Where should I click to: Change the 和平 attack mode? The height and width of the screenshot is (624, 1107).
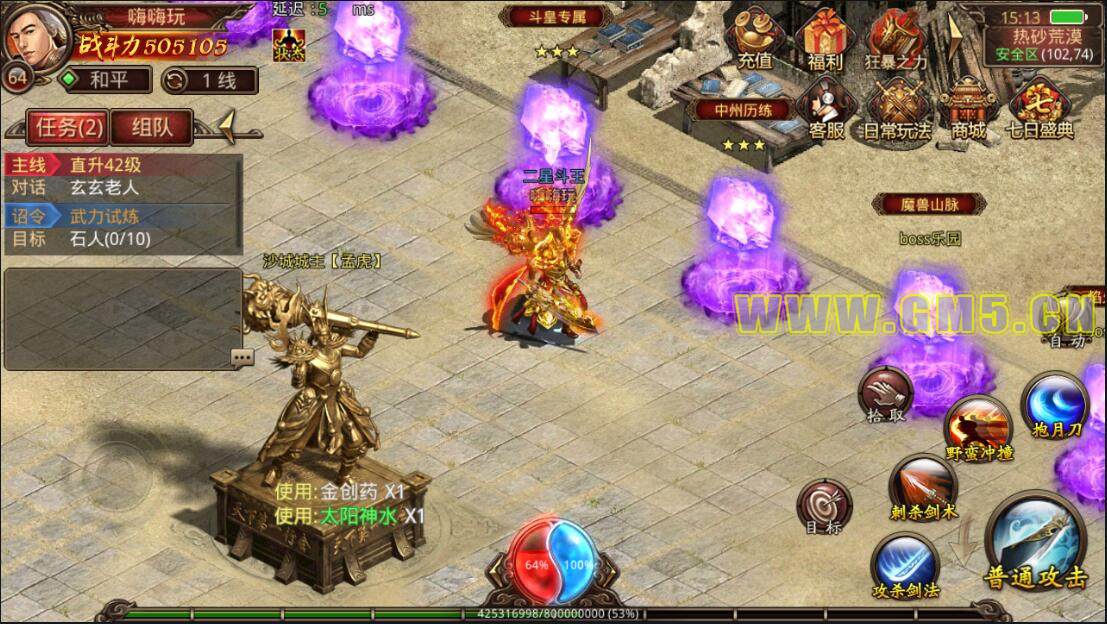click(x=104, y=80)
